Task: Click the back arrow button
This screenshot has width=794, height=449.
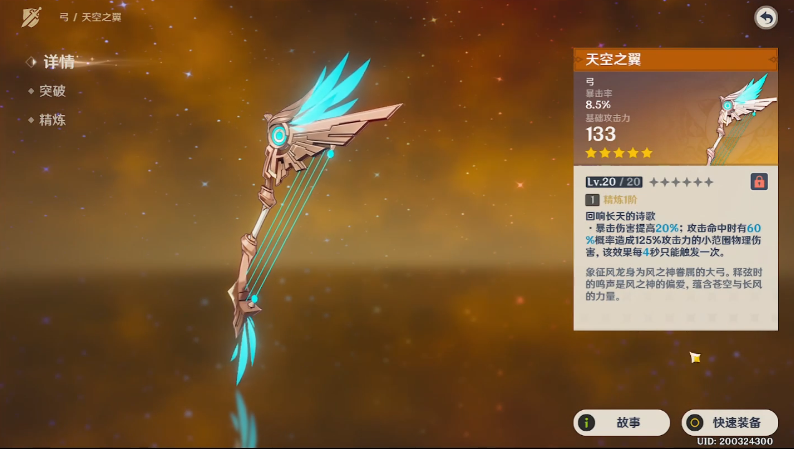Action: pyautogui.click(x=766, y=17)
